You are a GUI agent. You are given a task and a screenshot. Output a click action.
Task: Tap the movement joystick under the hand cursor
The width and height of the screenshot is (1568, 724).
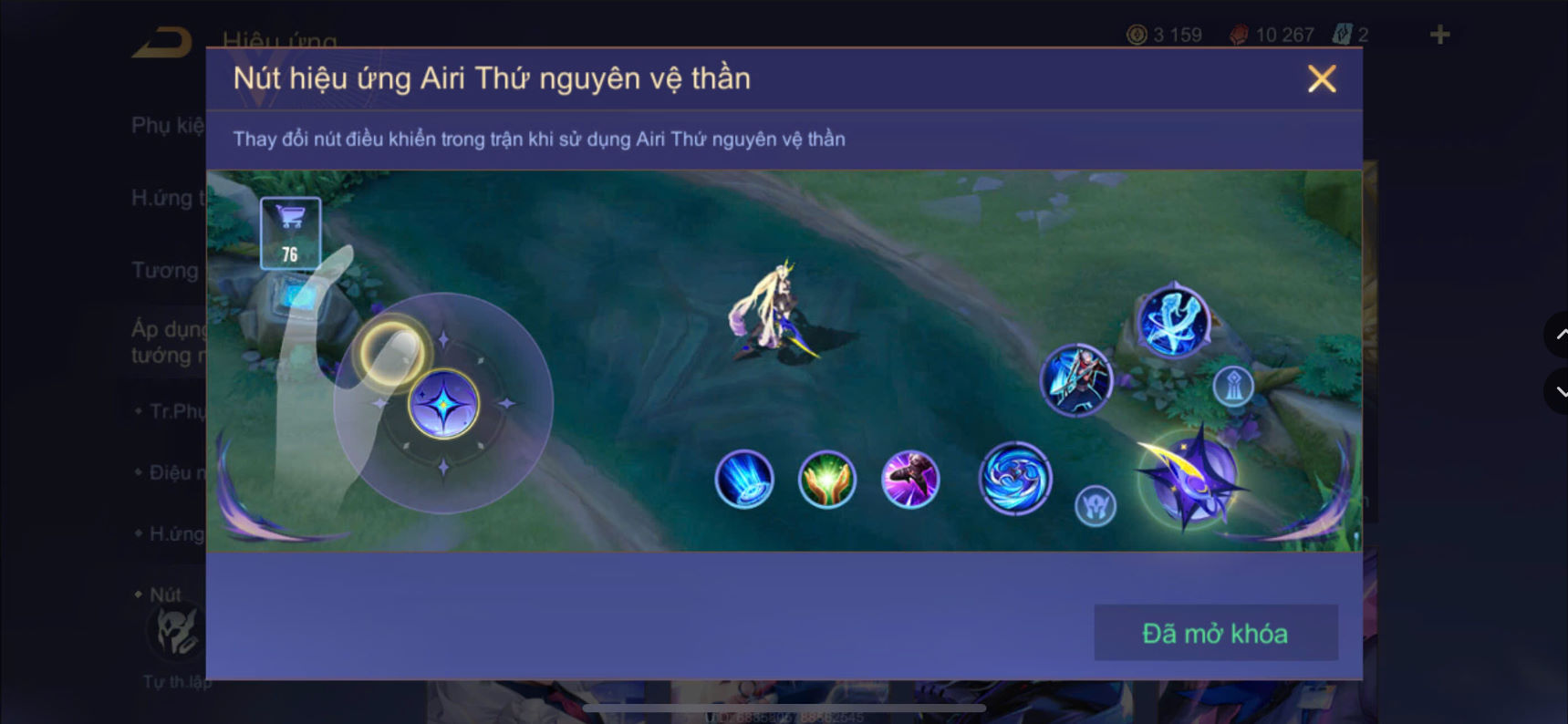click(x=444, y=404)
